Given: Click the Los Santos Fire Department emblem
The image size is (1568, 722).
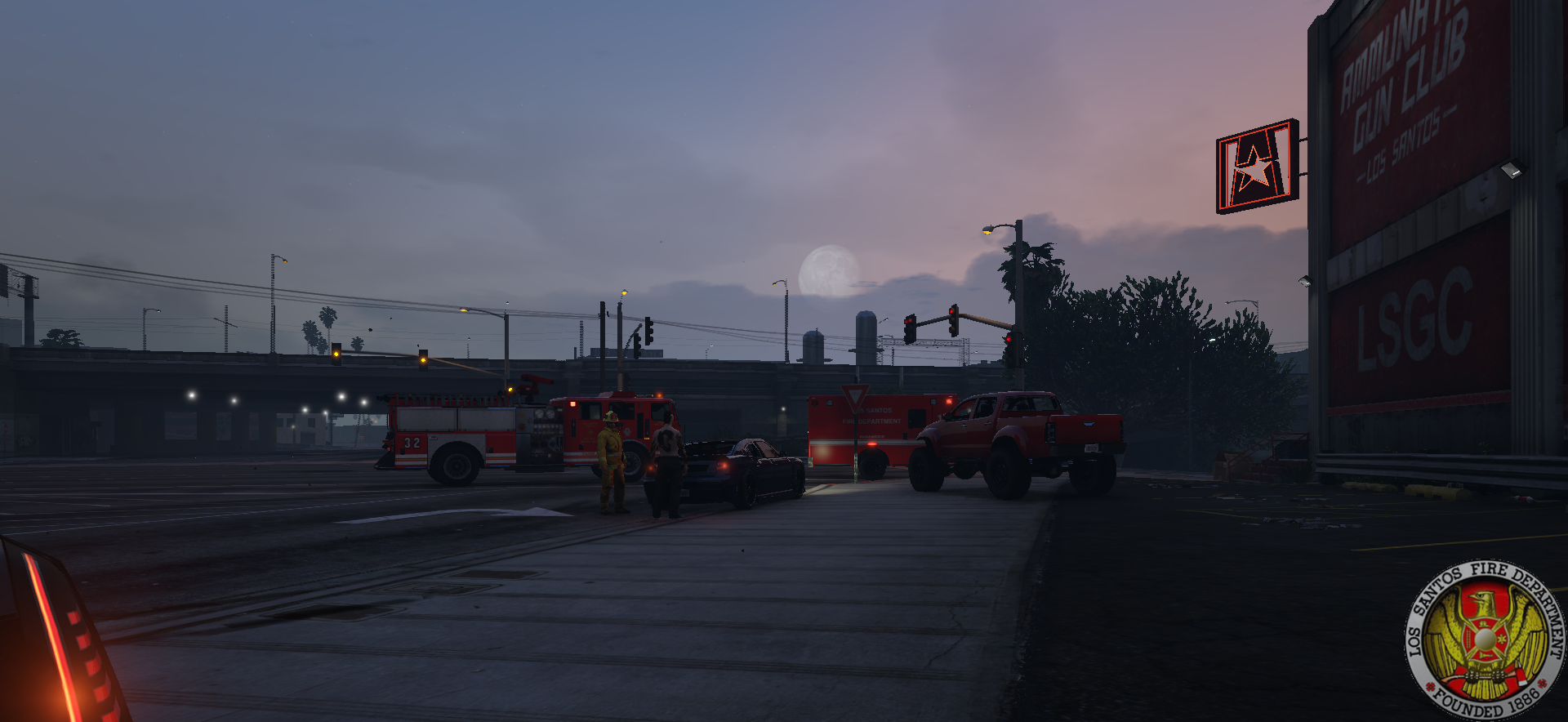Looking at the screenshot, I should click(1485, 640).
